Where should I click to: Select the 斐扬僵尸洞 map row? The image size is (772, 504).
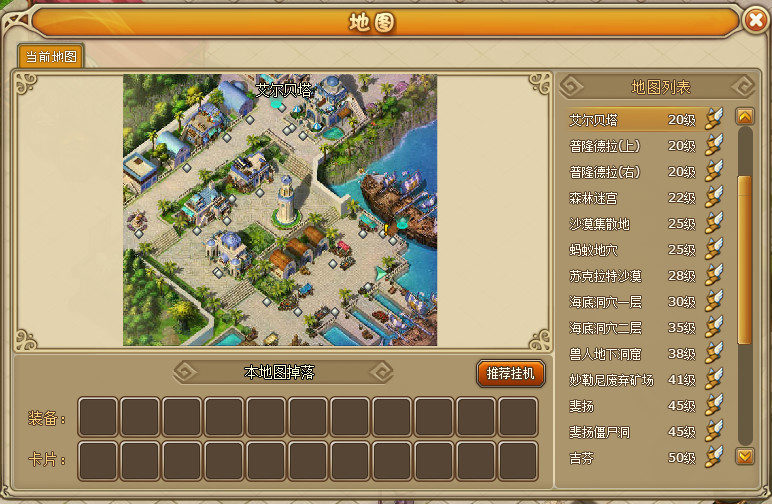tap(632, 432)
